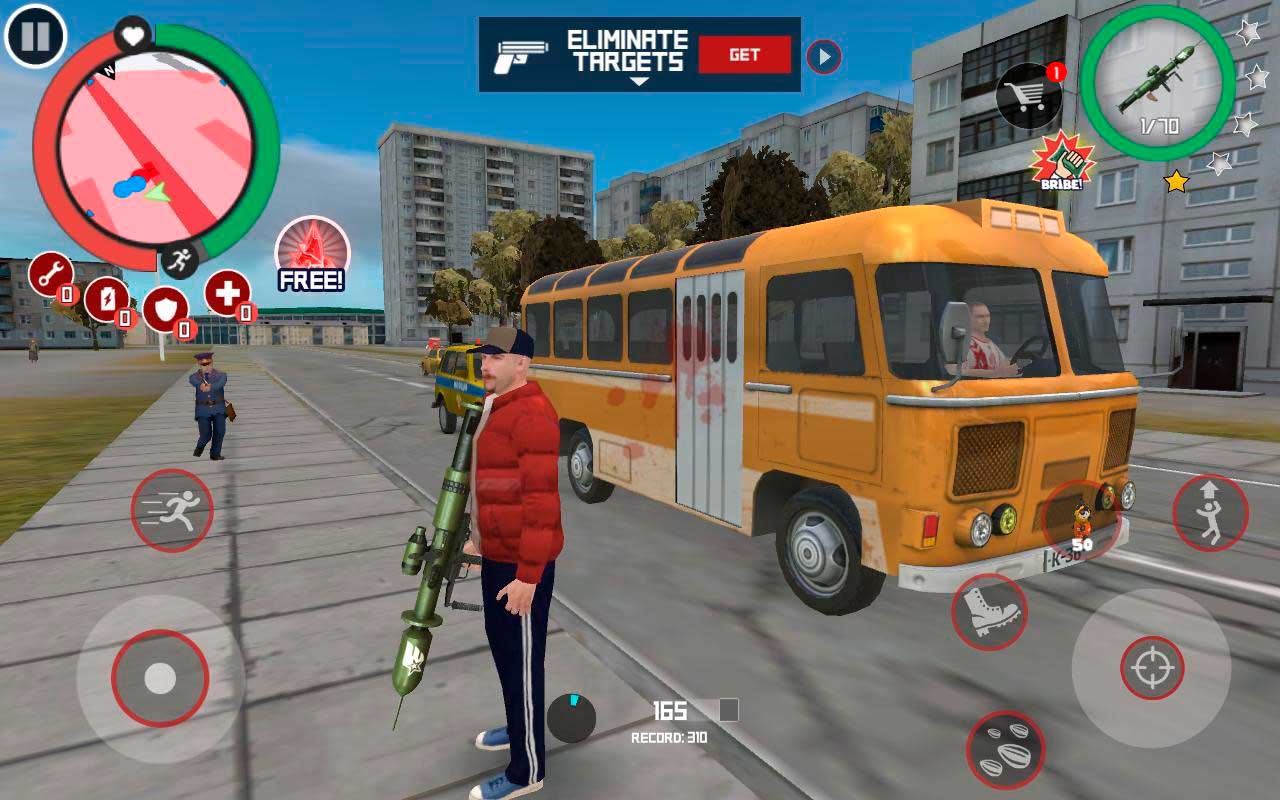Tap the sunflower seeds button
The height and width of the screenshot is (800, 1280).
point(1005,750)
